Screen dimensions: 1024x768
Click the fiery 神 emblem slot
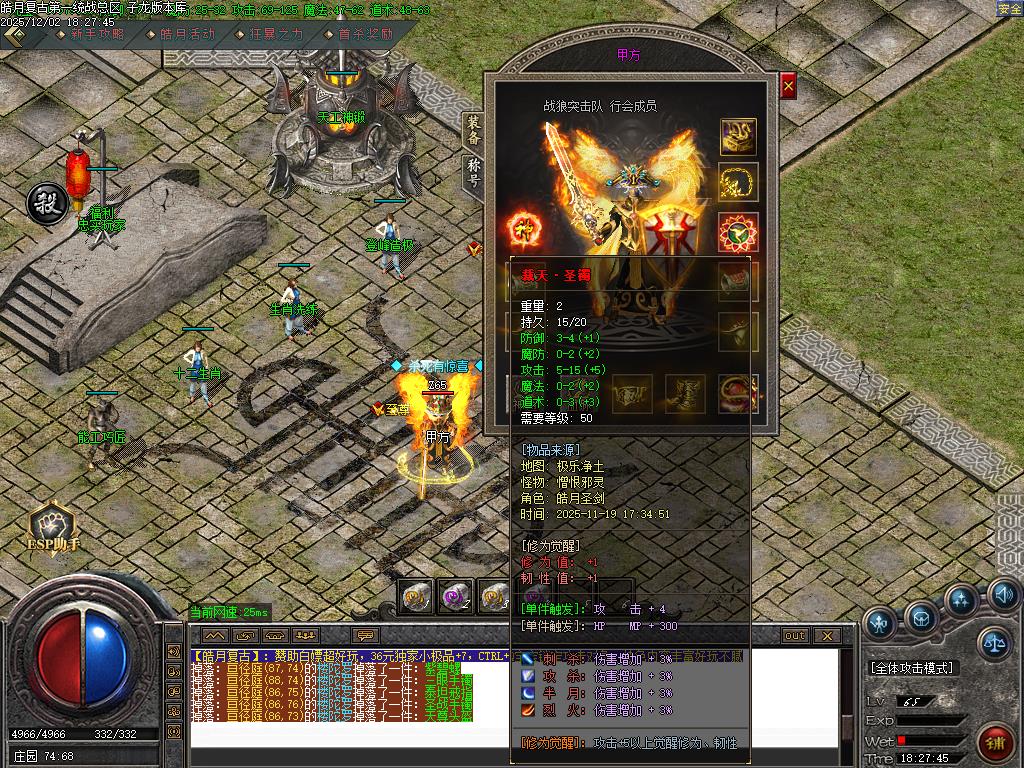coord(525,226)
